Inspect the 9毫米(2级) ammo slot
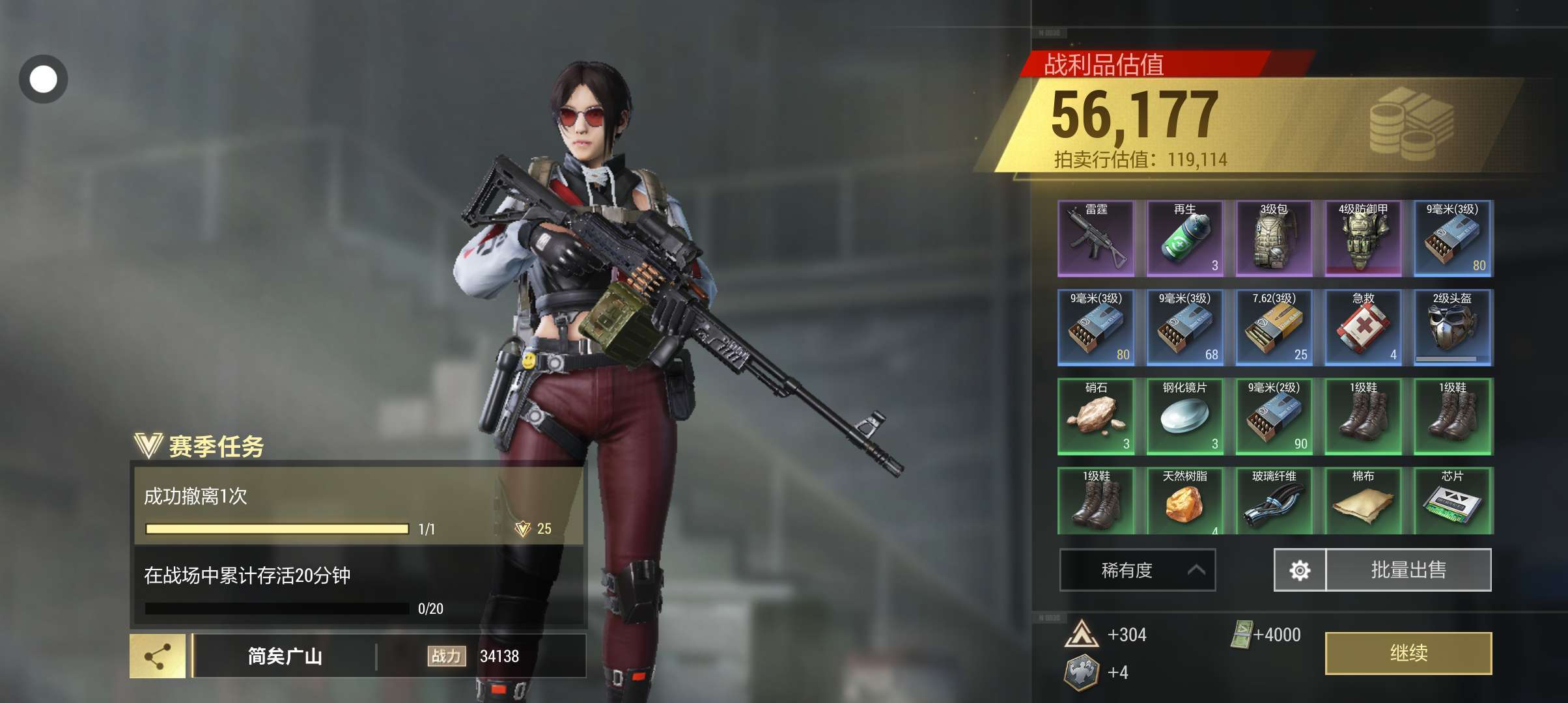The width and height of the screenshot is (1568, 703). click(x=1274, y=417)
